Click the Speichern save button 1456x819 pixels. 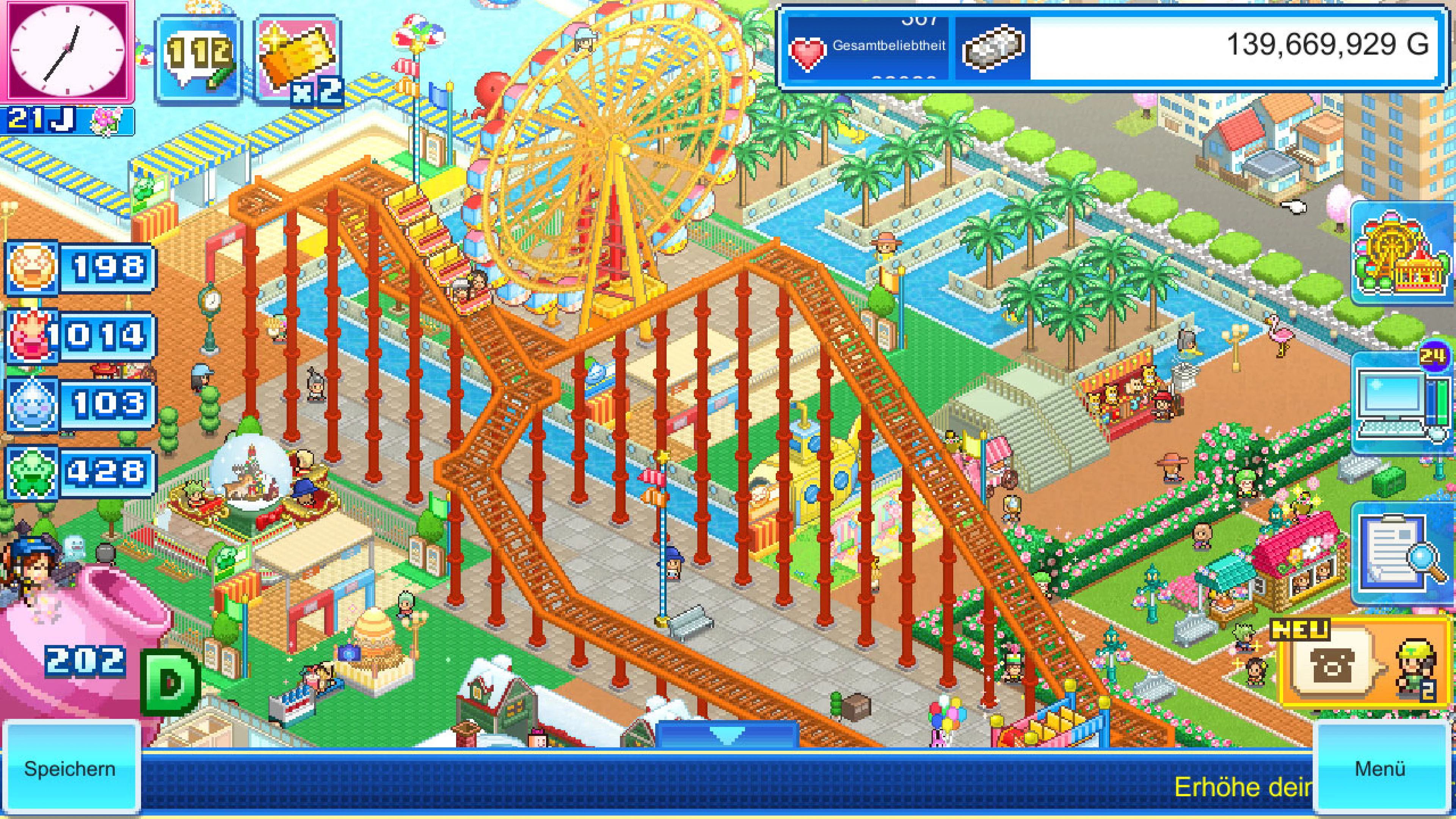point(69,768)
